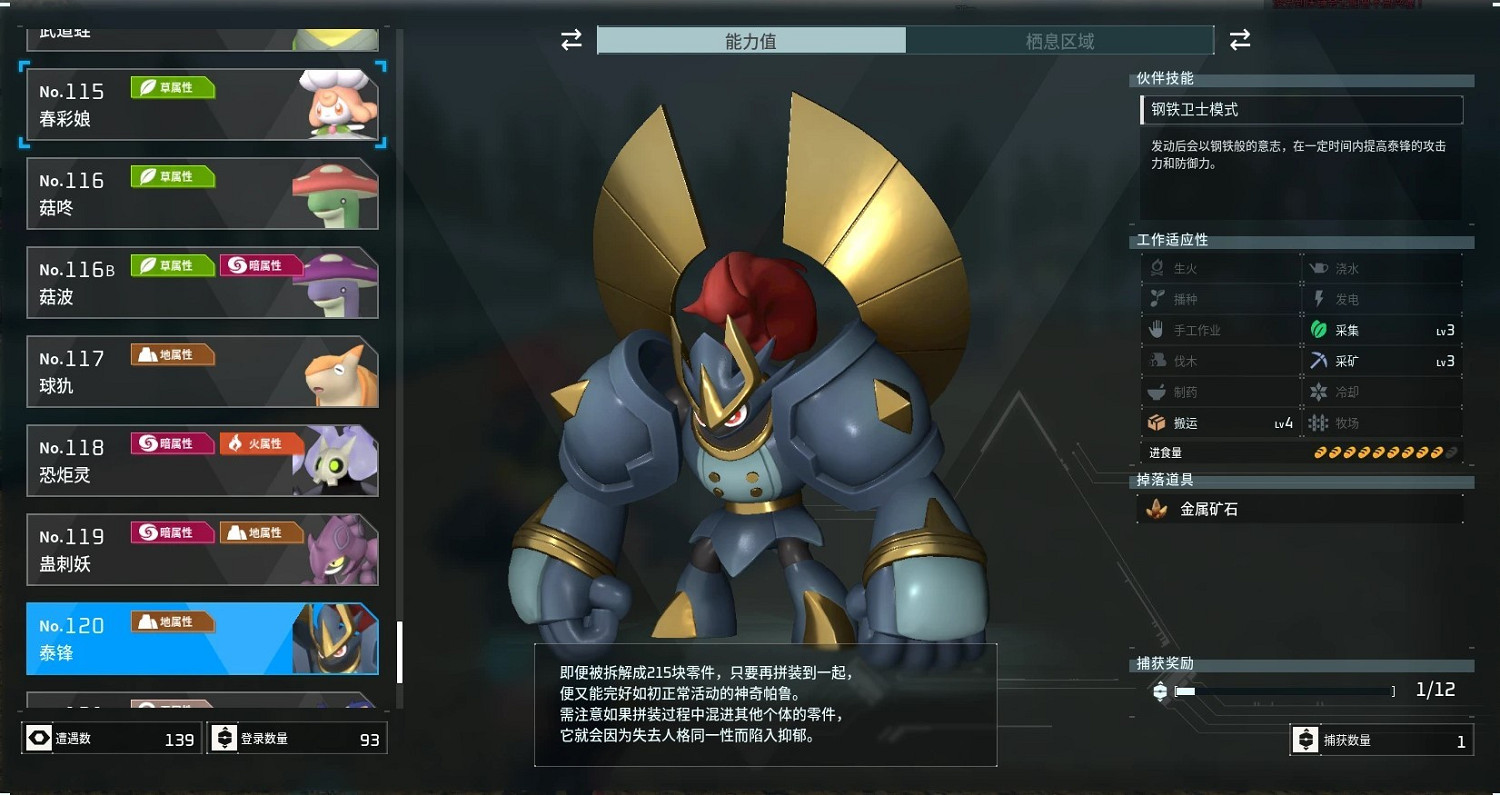Click the 捕获奖励 progress bar showing 1/12
1500x795 pixels.
pyautogui.click(x=1285, y=690)
